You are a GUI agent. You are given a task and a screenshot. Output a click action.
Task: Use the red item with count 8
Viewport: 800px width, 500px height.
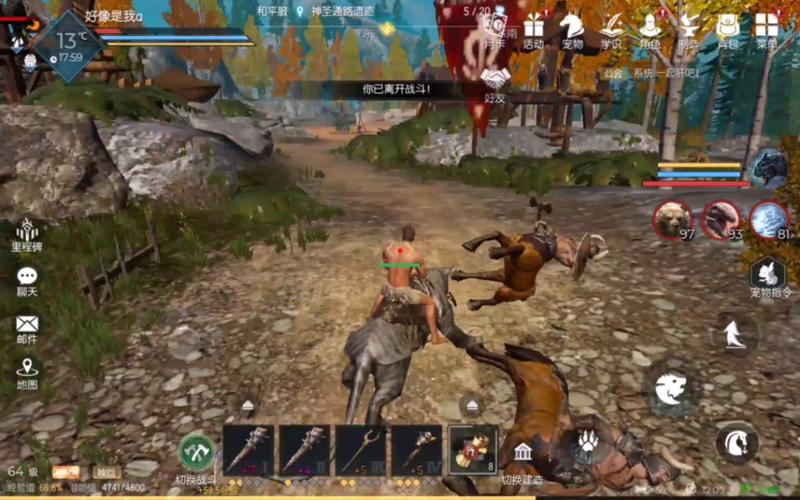(x=473, y=450)
